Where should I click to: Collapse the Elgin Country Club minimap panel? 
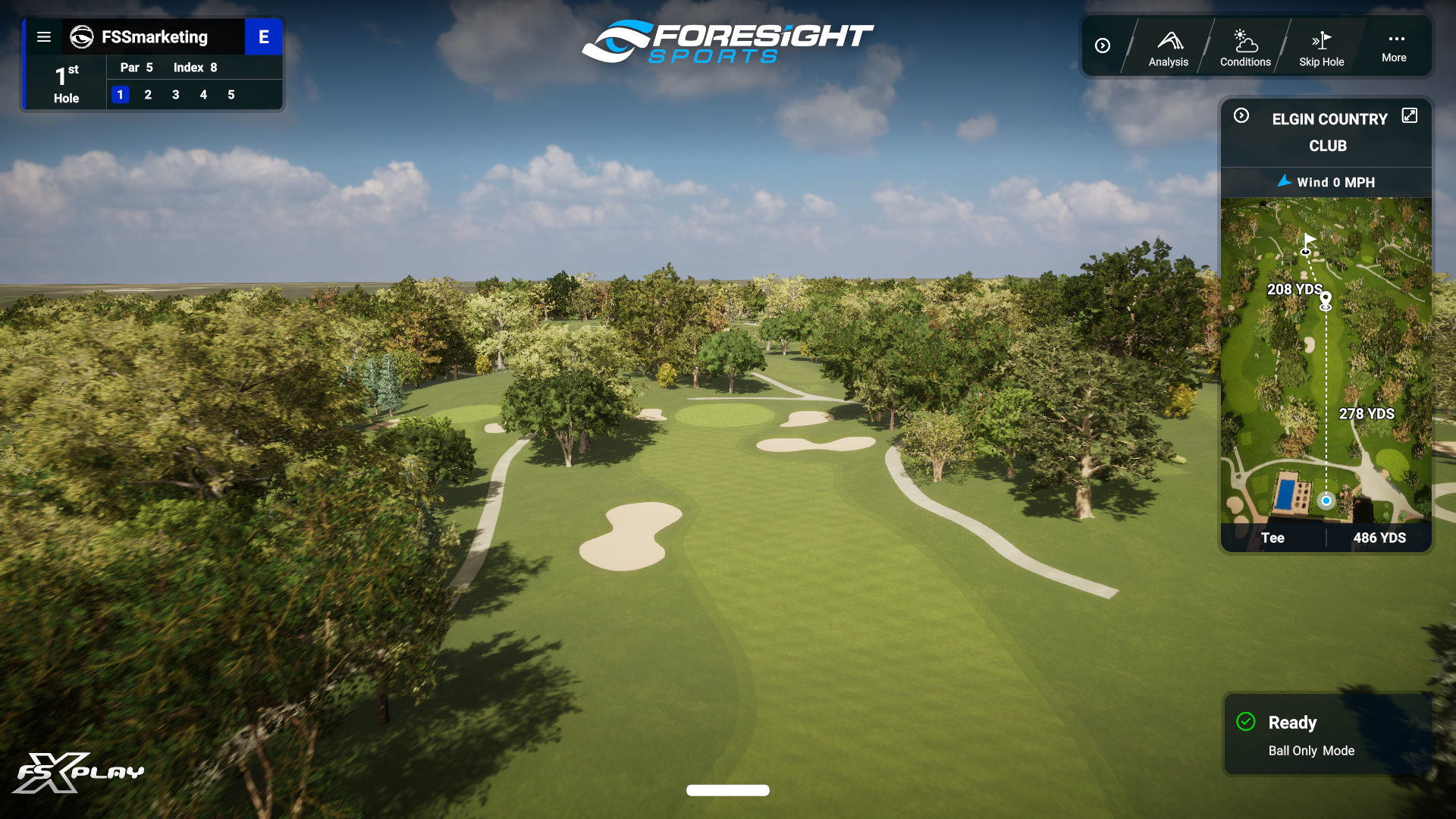pyautogui.click(x=1242, y=115)
